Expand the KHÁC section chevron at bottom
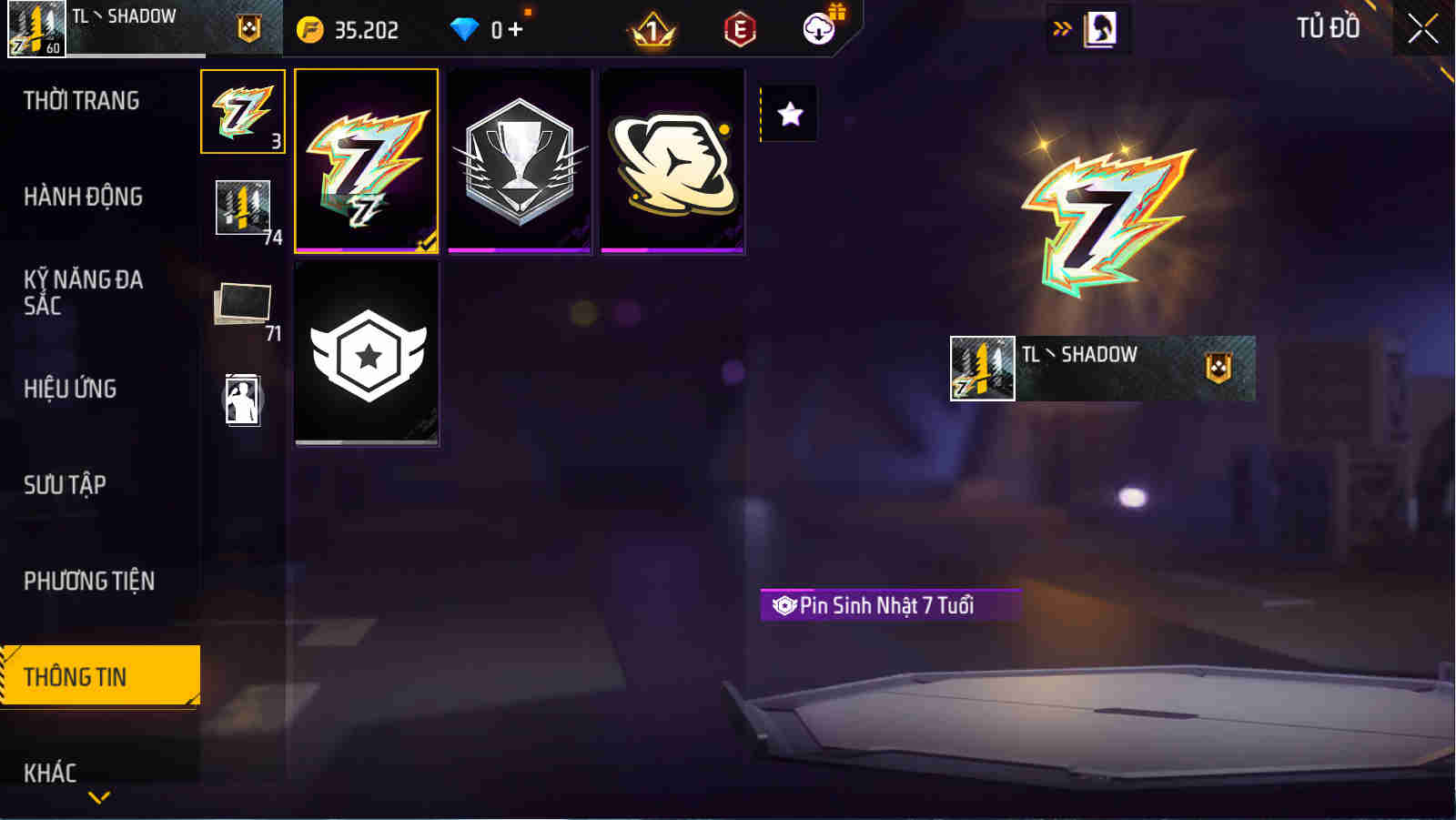The height and width of the screenshot is (820, 1456). [100, 795]
